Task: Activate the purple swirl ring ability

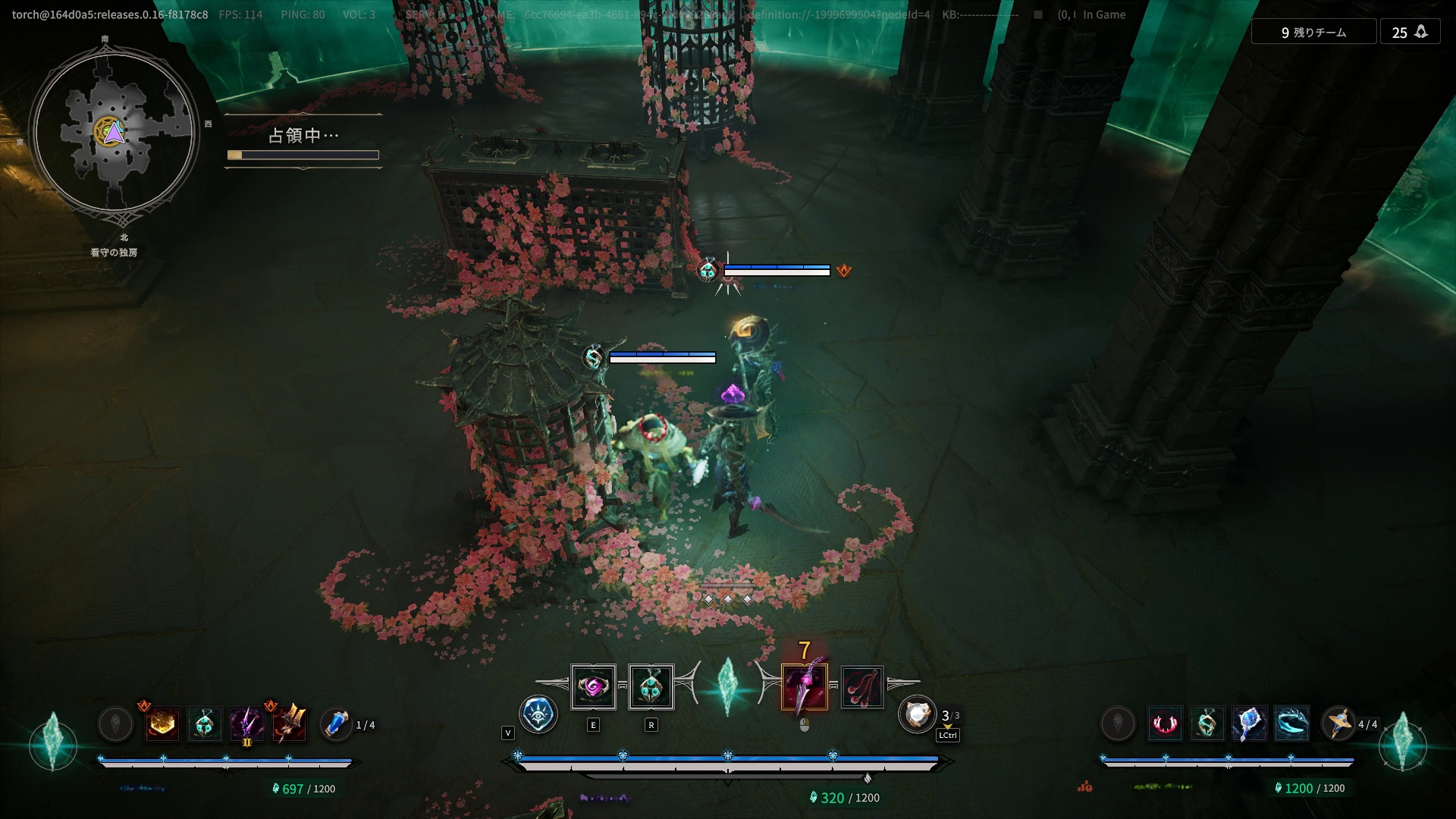Action: (x=593, y=688)
